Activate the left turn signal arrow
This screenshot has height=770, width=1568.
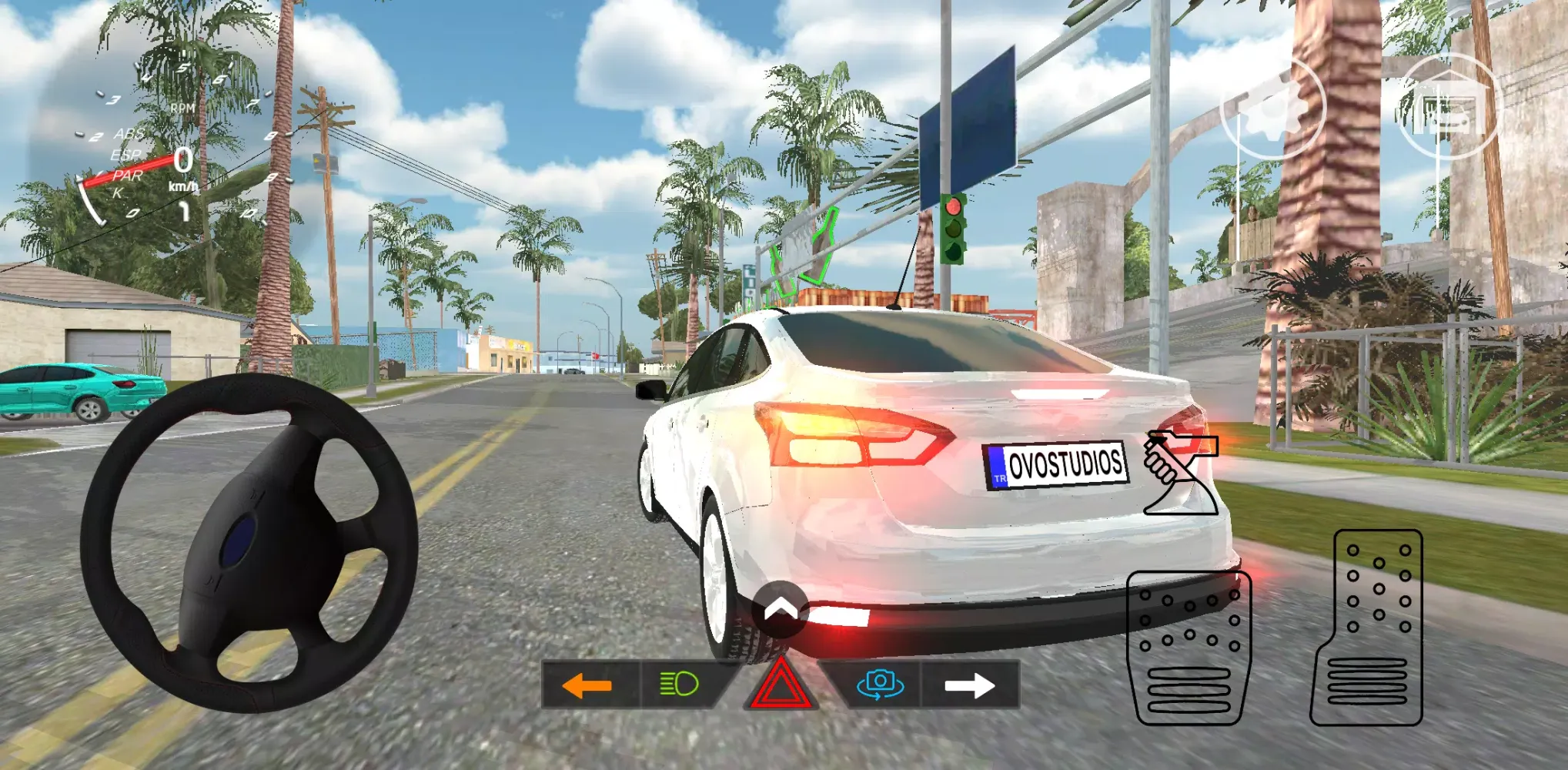pyautogui.click(x=587, y=685)
